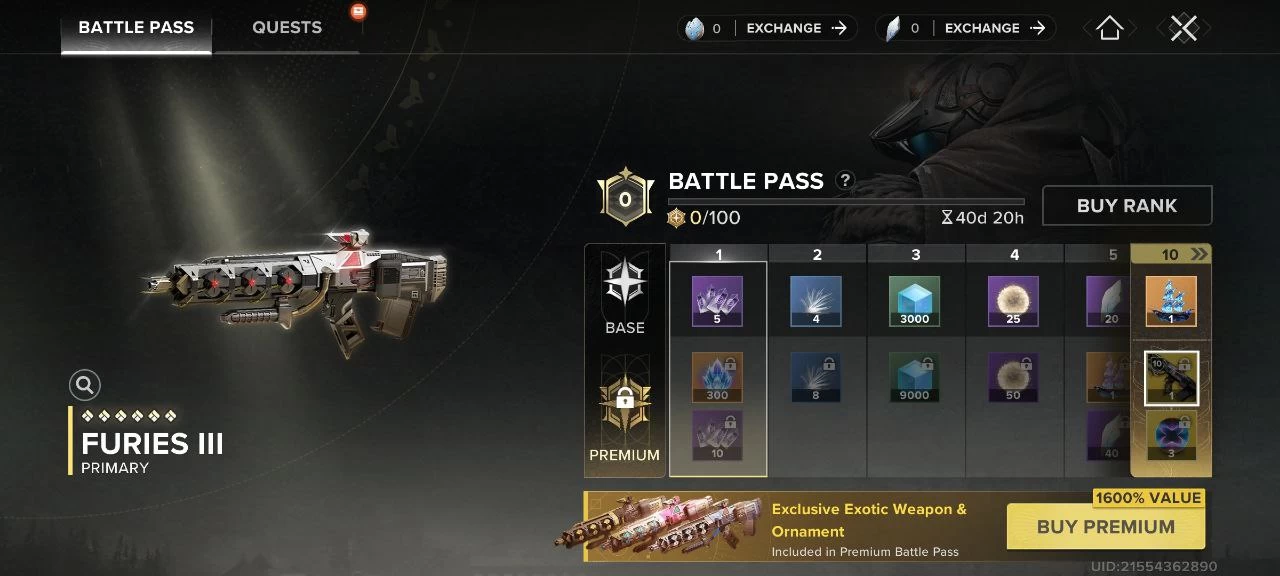Screen dimensions: 1280x576
Task: Inspect Furies III with magnifier icon
Action: 85,385
